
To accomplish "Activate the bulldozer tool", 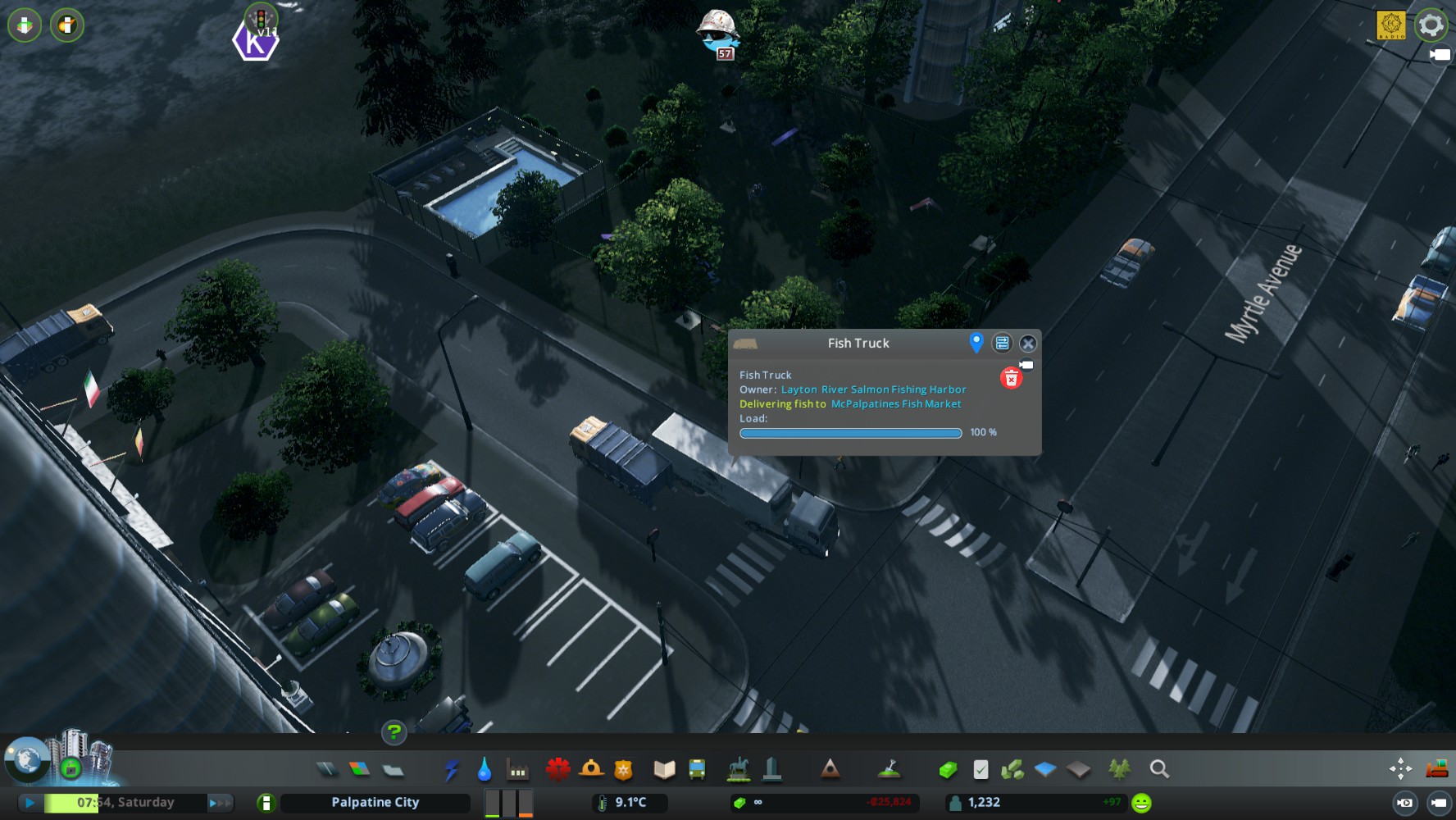I will click(1436, 768).
